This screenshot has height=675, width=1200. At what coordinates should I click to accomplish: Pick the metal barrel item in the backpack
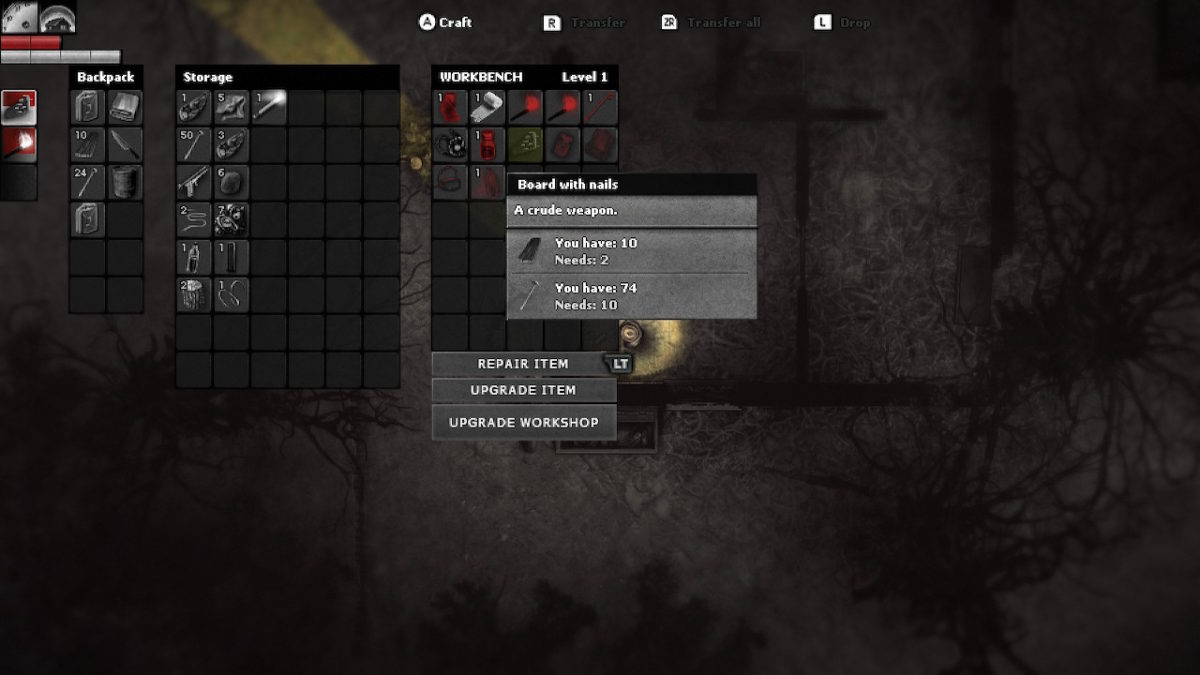point(125,182)
